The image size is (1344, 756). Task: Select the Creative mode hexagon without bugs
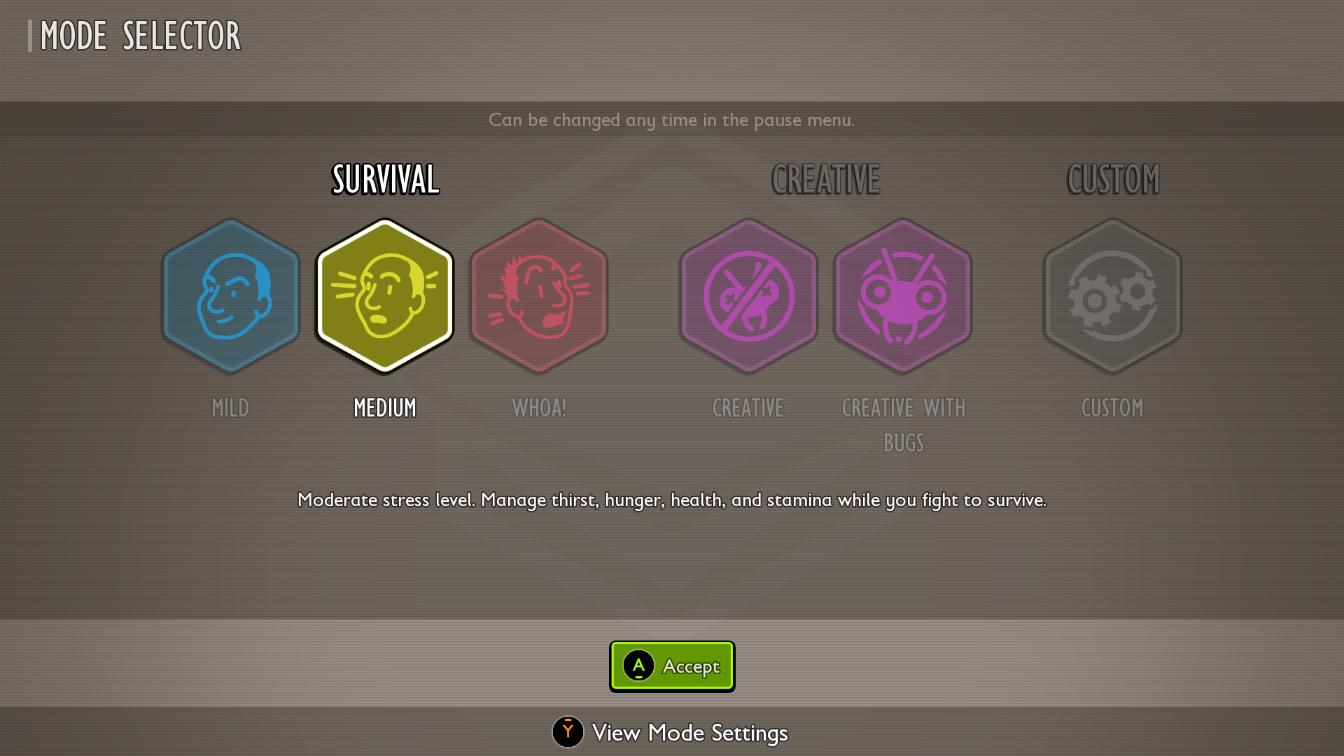click(748, 296)
